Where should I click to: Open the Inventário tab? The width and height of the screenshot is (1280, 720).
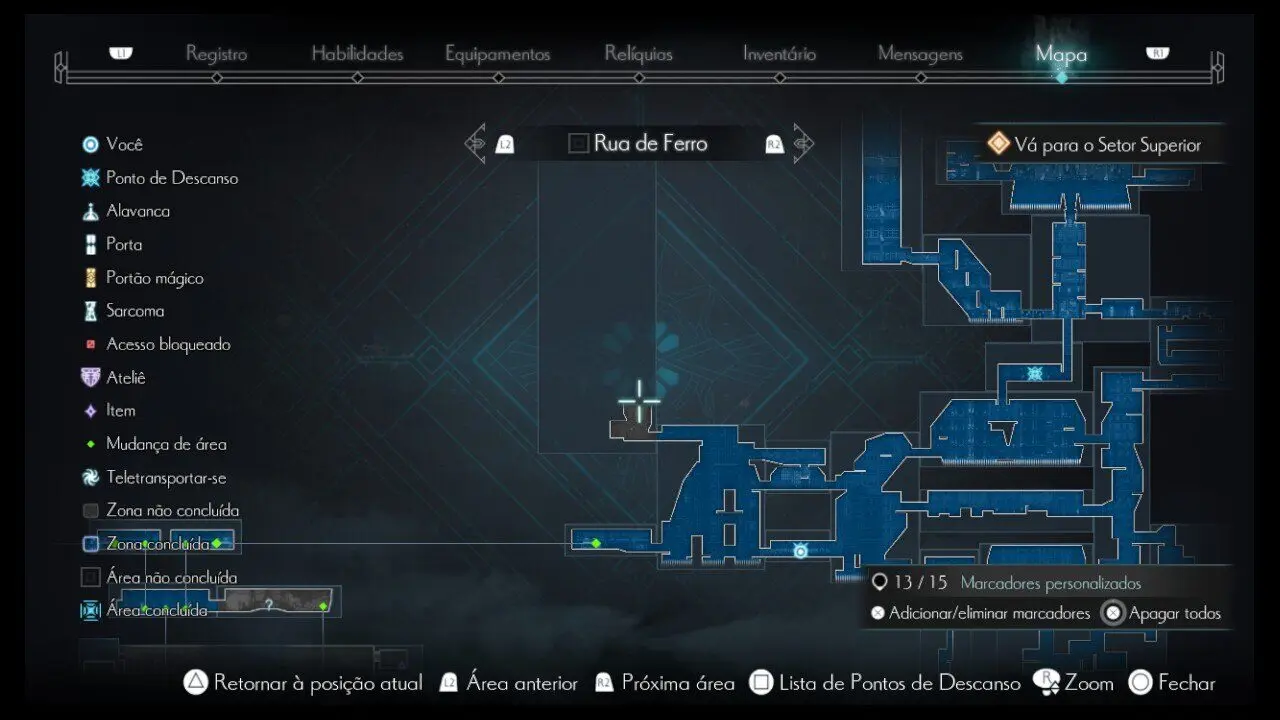tap(779, 54)
